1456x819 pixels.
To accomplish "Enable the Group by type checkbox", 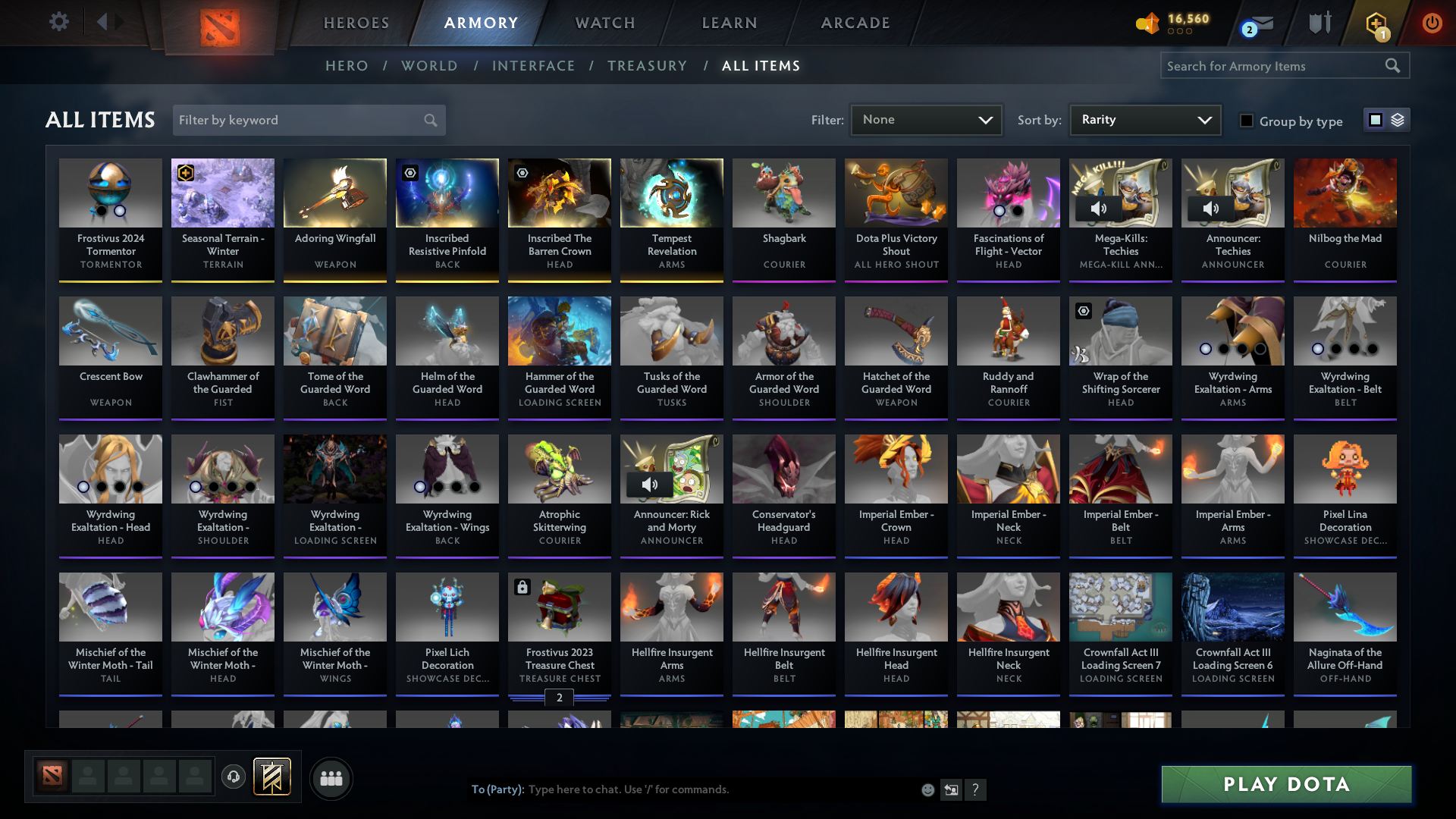I will click(x=1247, y=121).
